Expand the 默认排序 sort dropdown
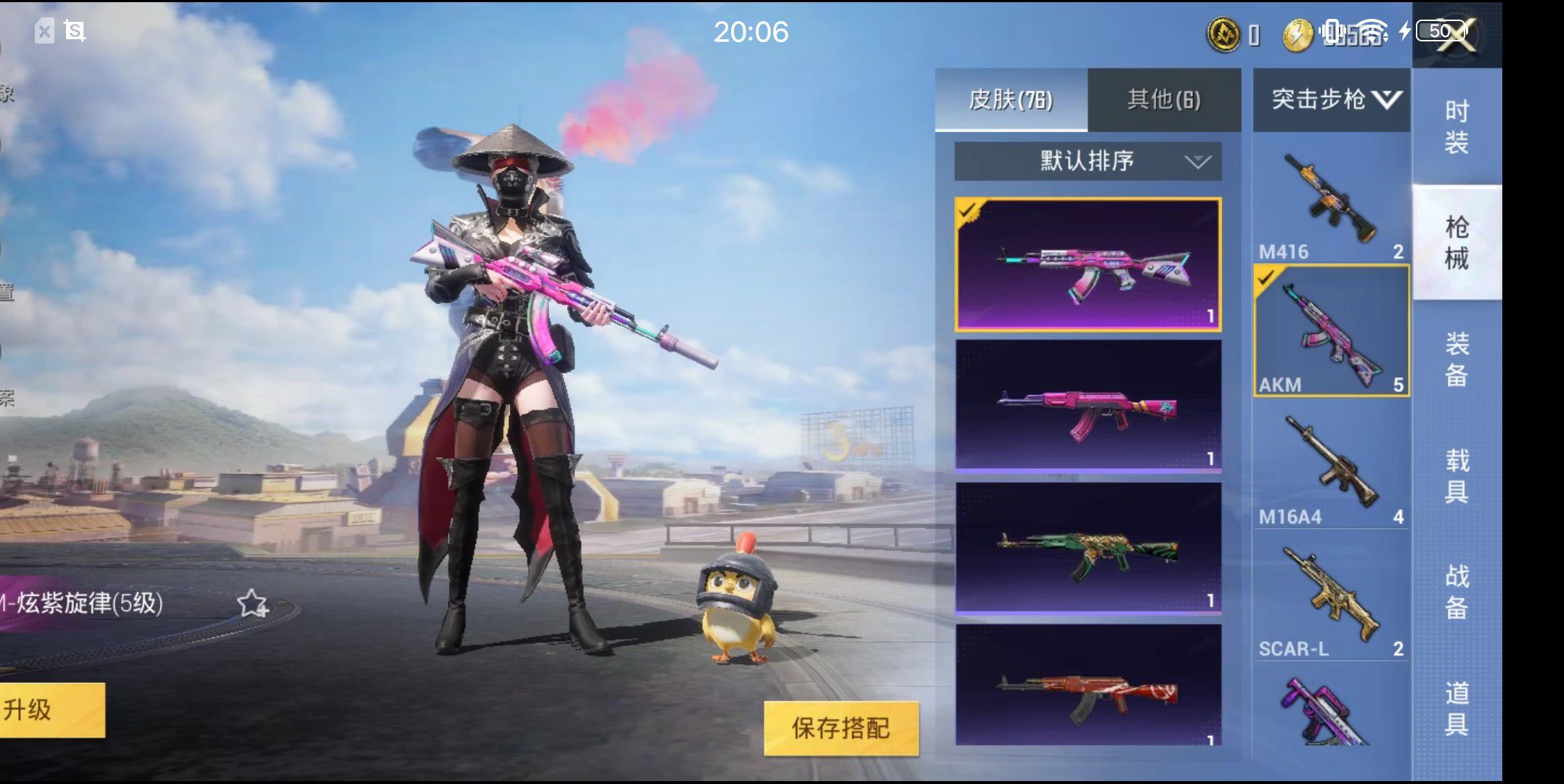The image size is (1564, 784). 1088,160
